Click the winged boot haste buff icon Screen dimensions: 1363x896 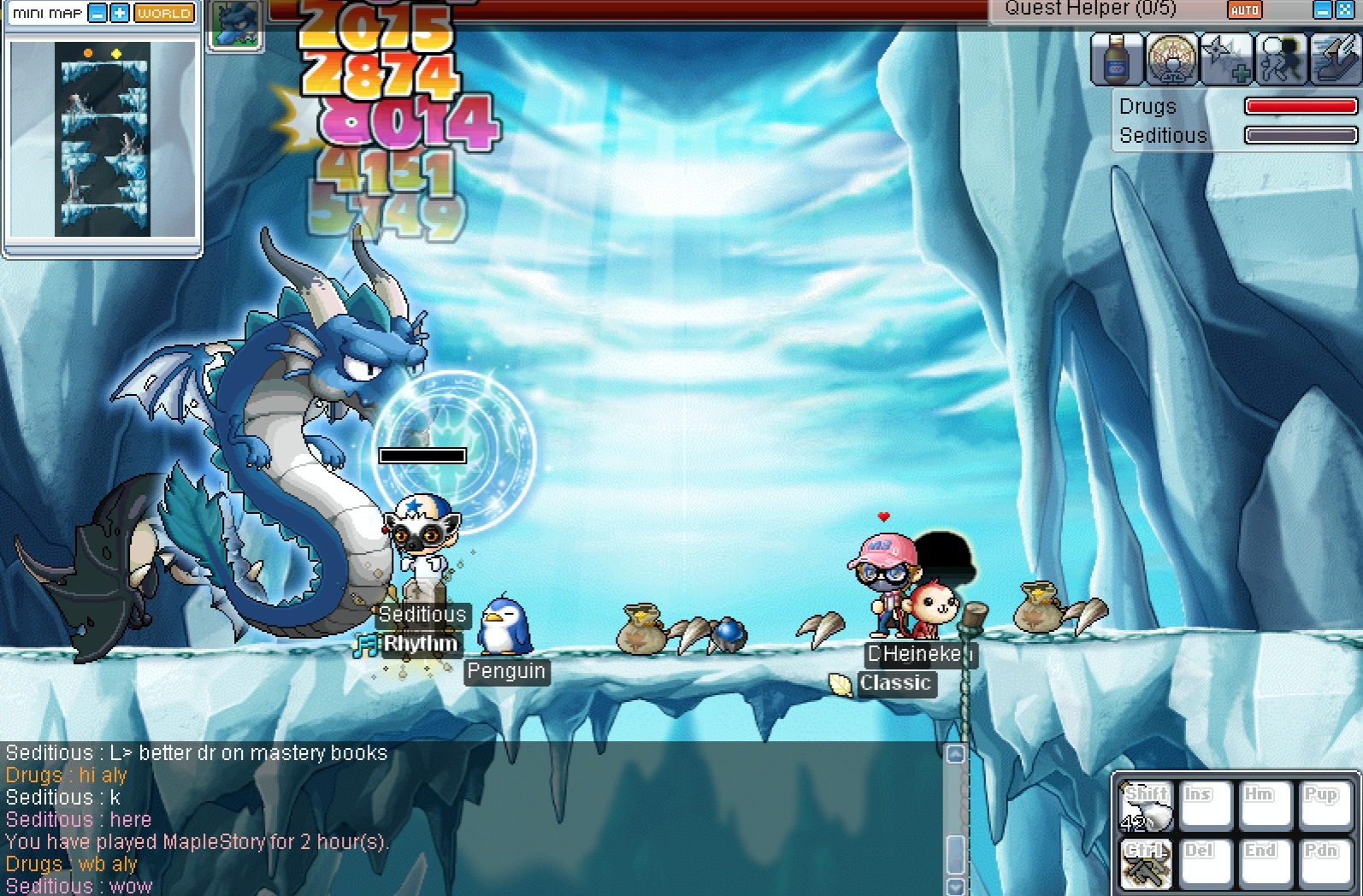click(1335, 60)
